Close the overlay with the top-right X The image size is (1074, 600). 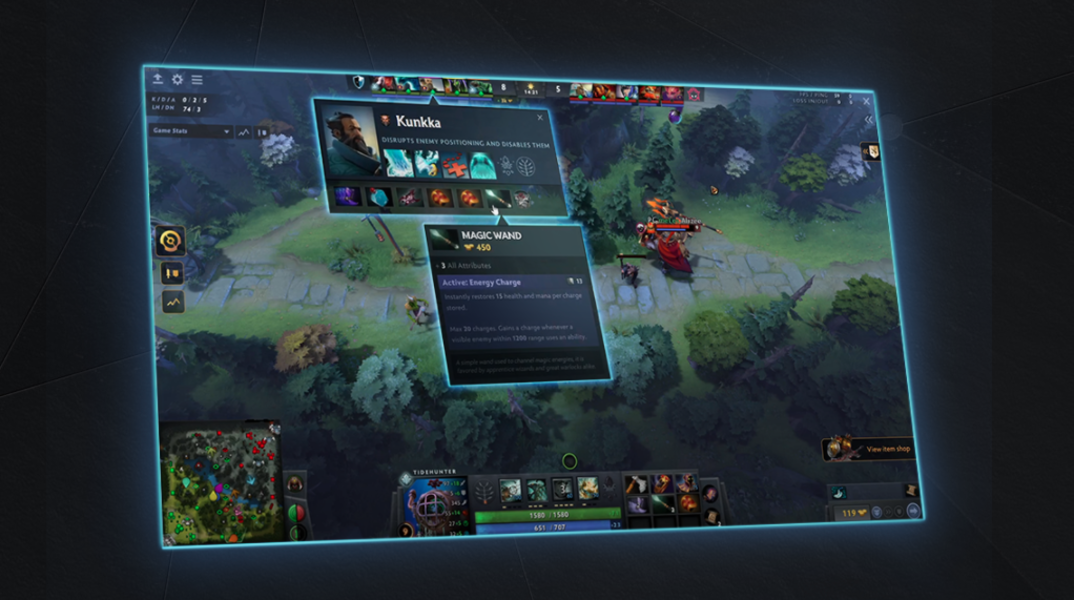coord(866,100)
